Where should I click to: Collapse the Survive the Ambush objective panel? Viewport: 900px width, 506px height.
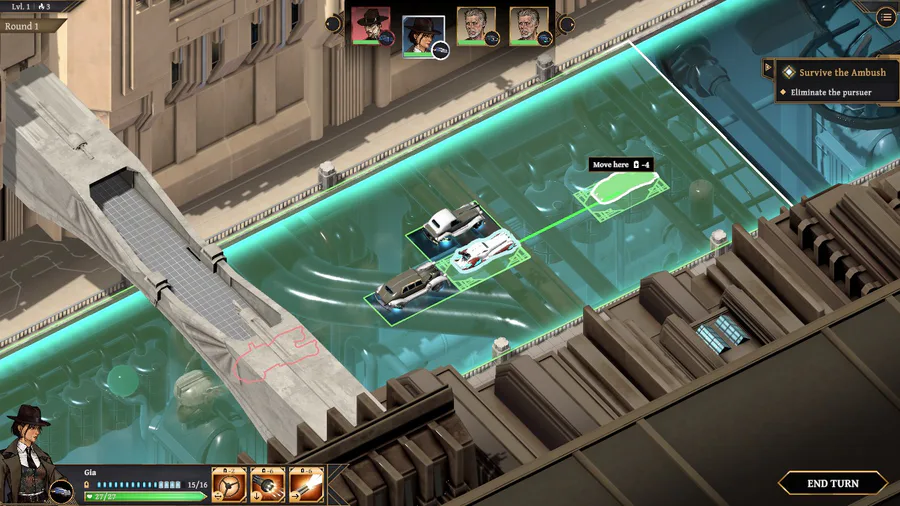pyautogui.click(x=768, y=68)
